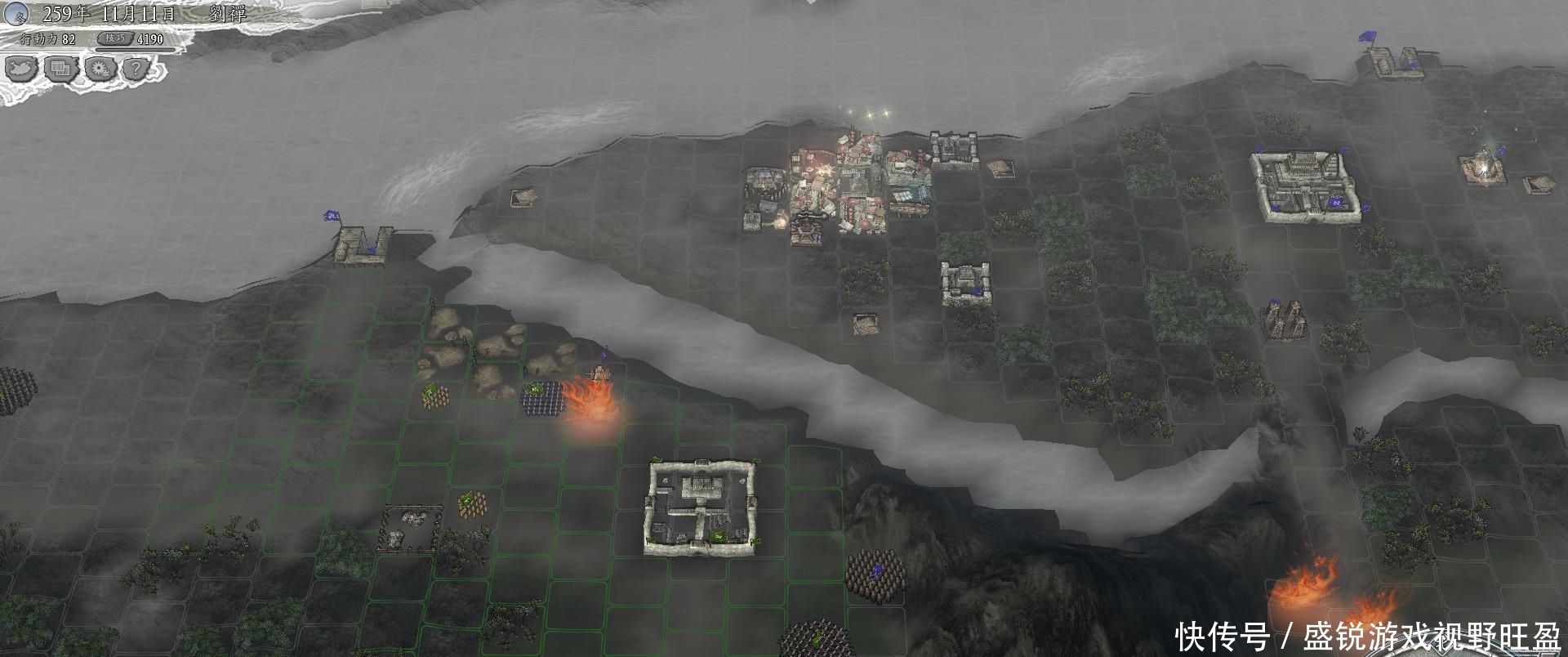Open settings with the gear icon

click(x=100, y=69)
